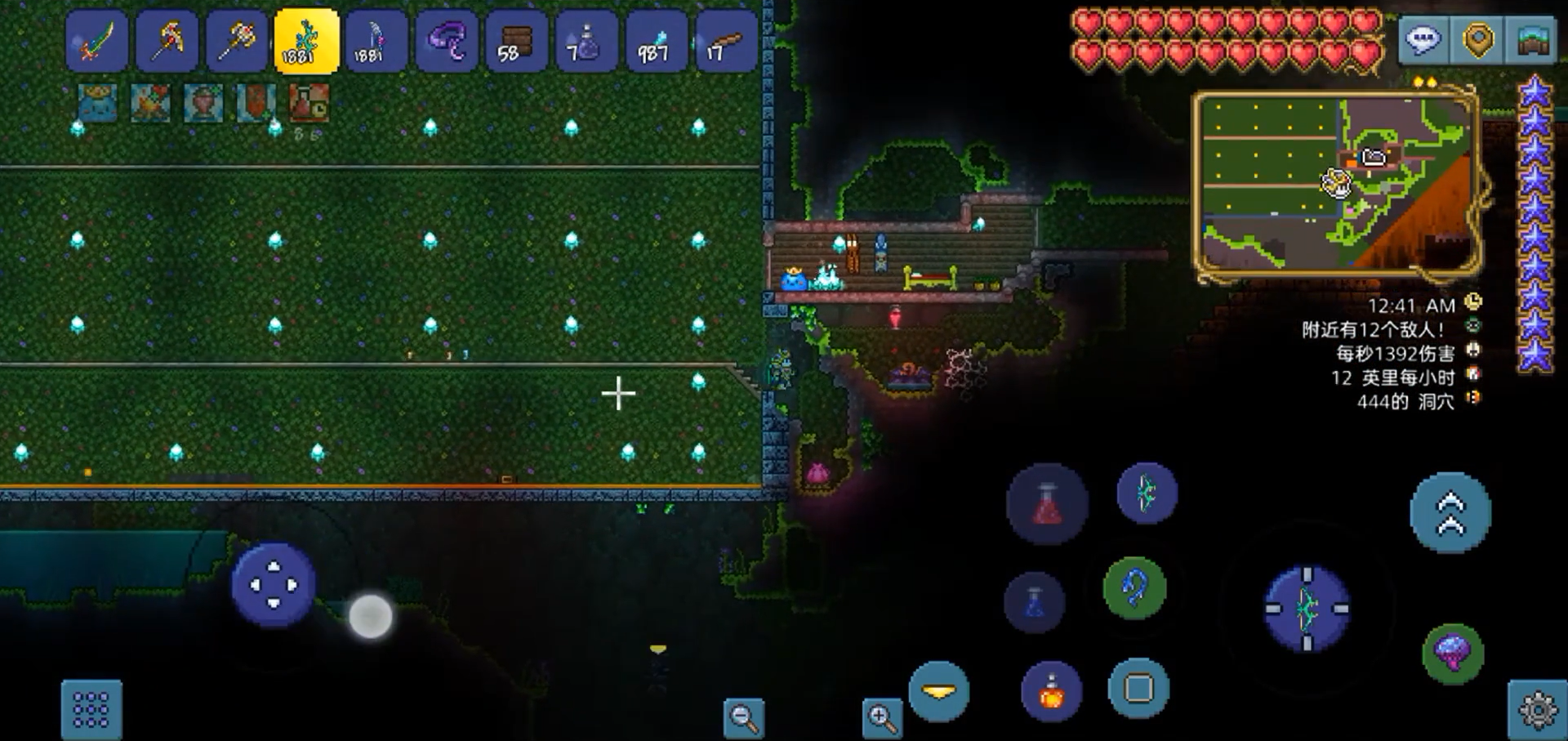Choose the pickaxe in the hotbar

click(167, 42)
